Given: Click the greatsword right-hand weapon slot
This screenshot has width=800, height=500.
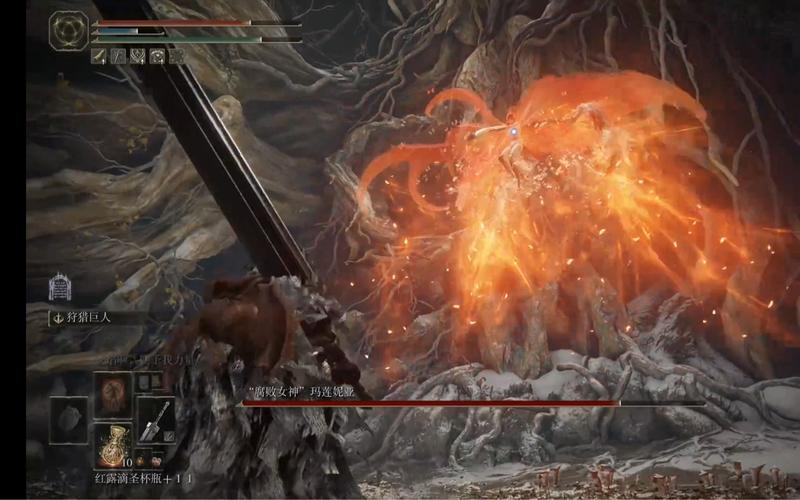Looking at the screenshot, I should click(x=155, y=416).
